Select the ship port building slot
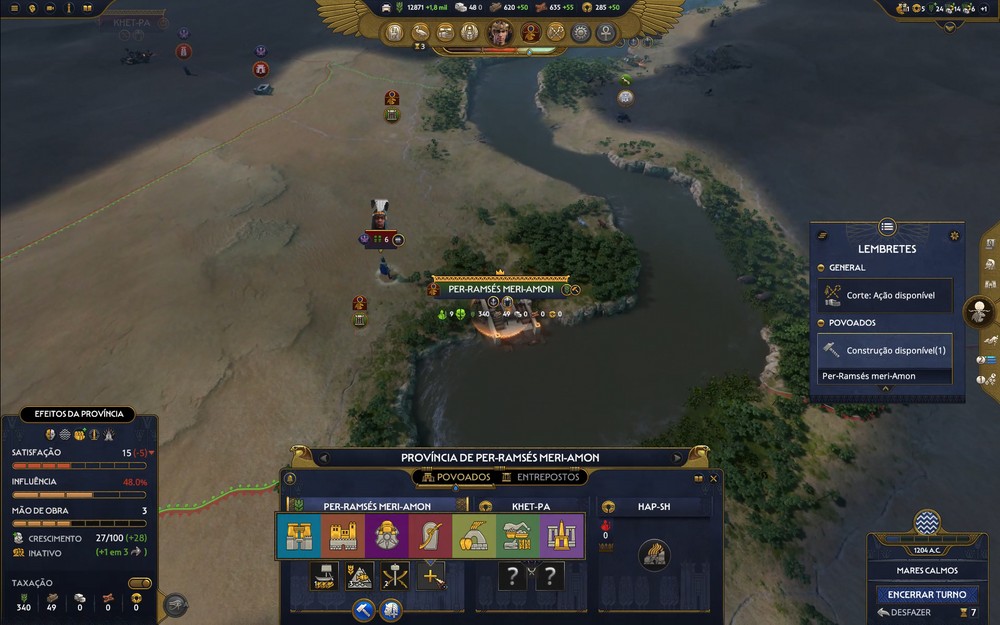Image resolution: width=1000 pixels, height=625 pixels. tap(323, 576)
